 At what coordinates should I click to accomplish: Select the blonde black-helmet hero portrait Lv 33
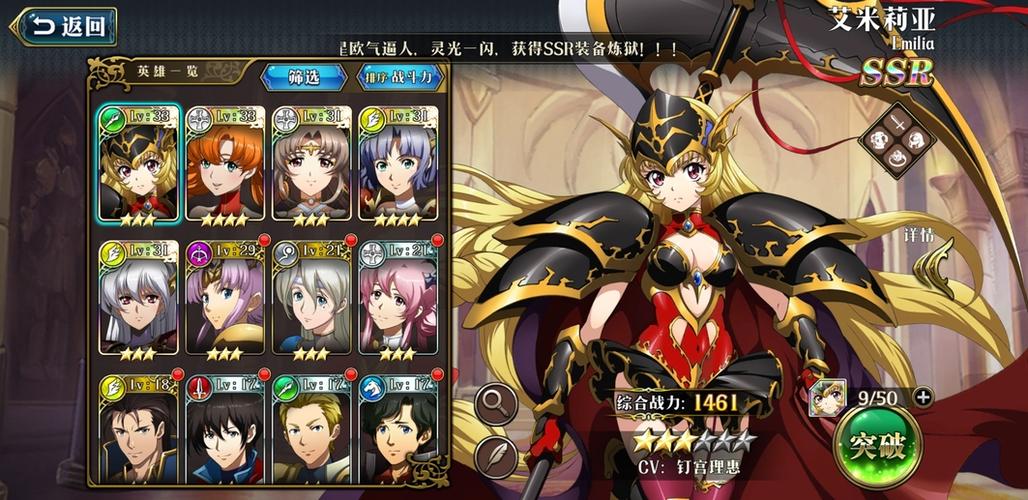[x=139, y=164]
